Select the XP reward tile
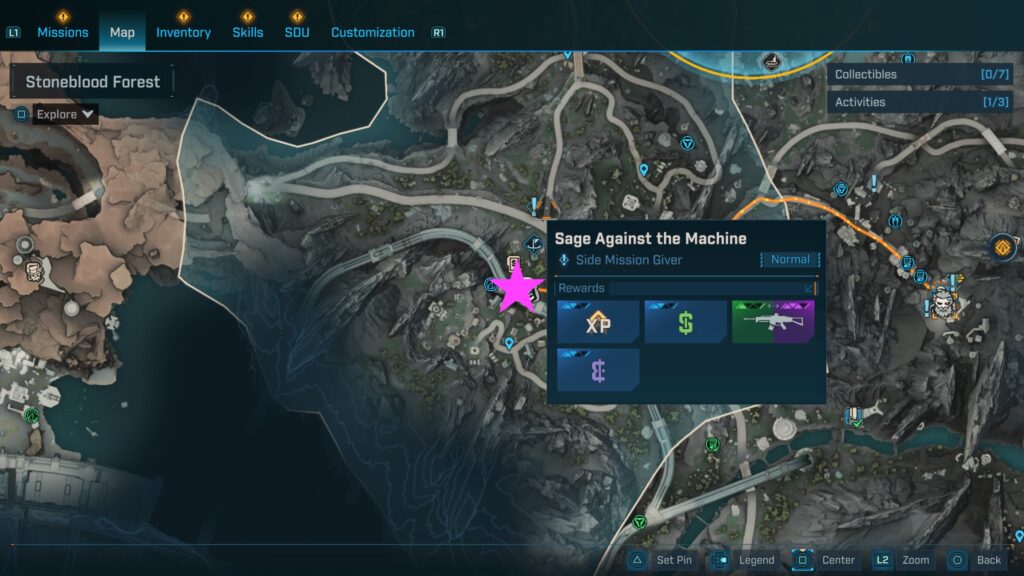This screenshot has height=576, width=1024. tap(598, 322)
